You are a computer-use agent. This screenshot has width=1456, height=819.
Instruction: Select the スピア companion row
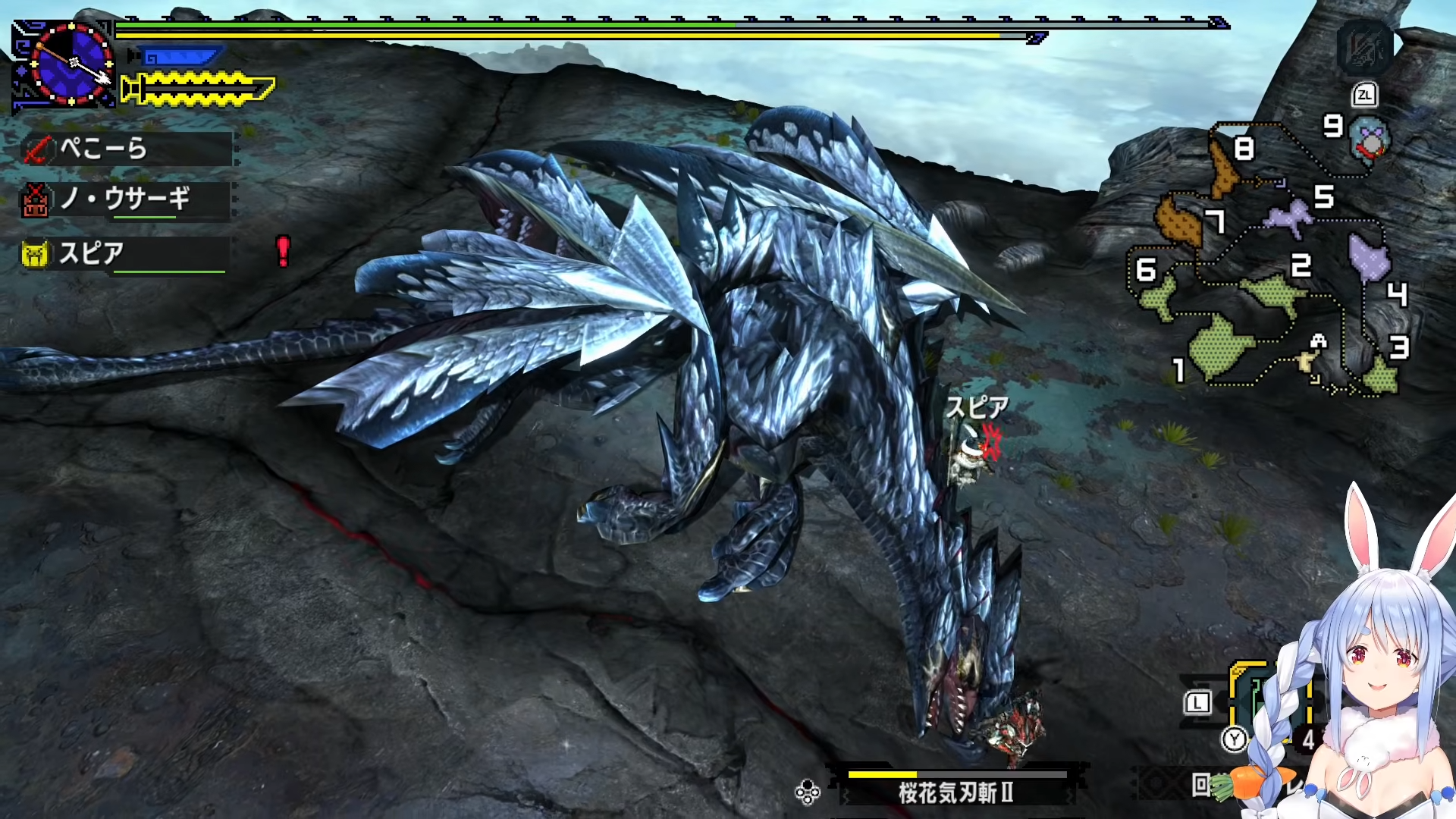click(124, 254)
